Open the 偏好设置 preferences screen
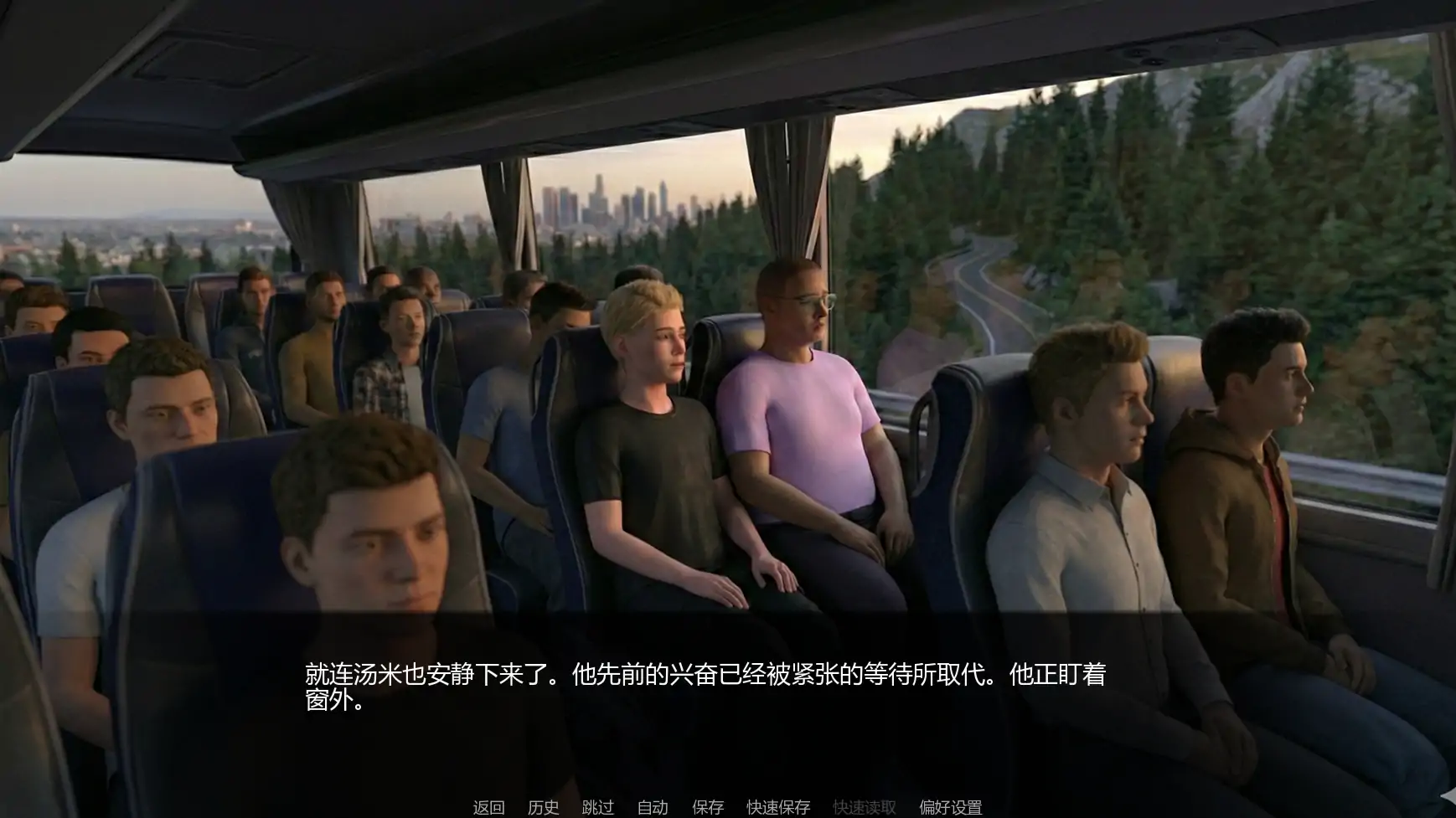The image size is (1456, 818). point(951,807)
